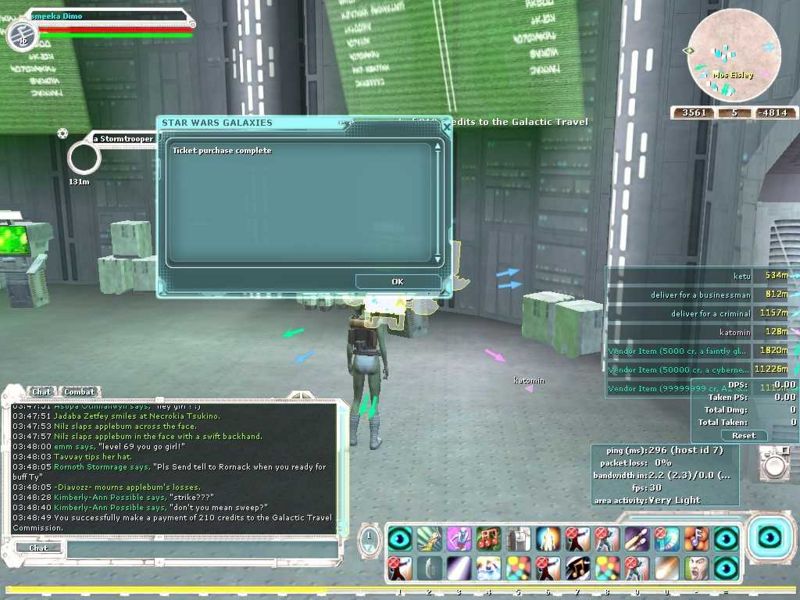This screenshot has height=600, width=800.
Task: Switch to the Combat chat tab
Action: pos(78,391)
